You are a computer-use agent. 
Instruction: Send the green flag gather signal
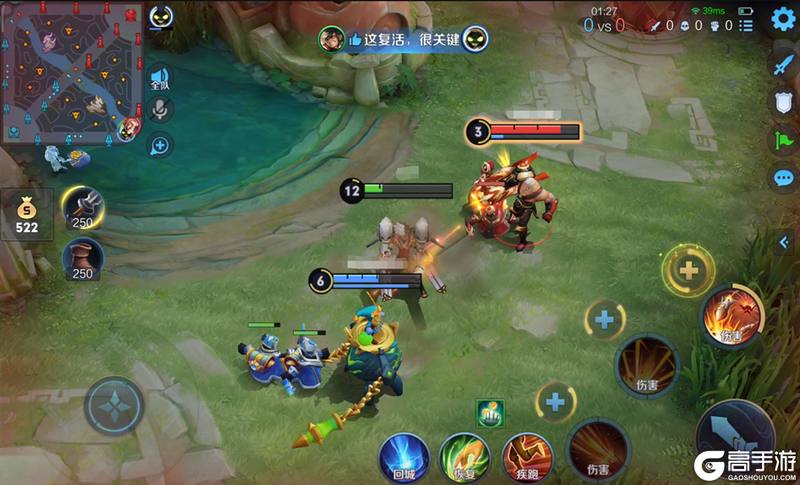(783, 139)
